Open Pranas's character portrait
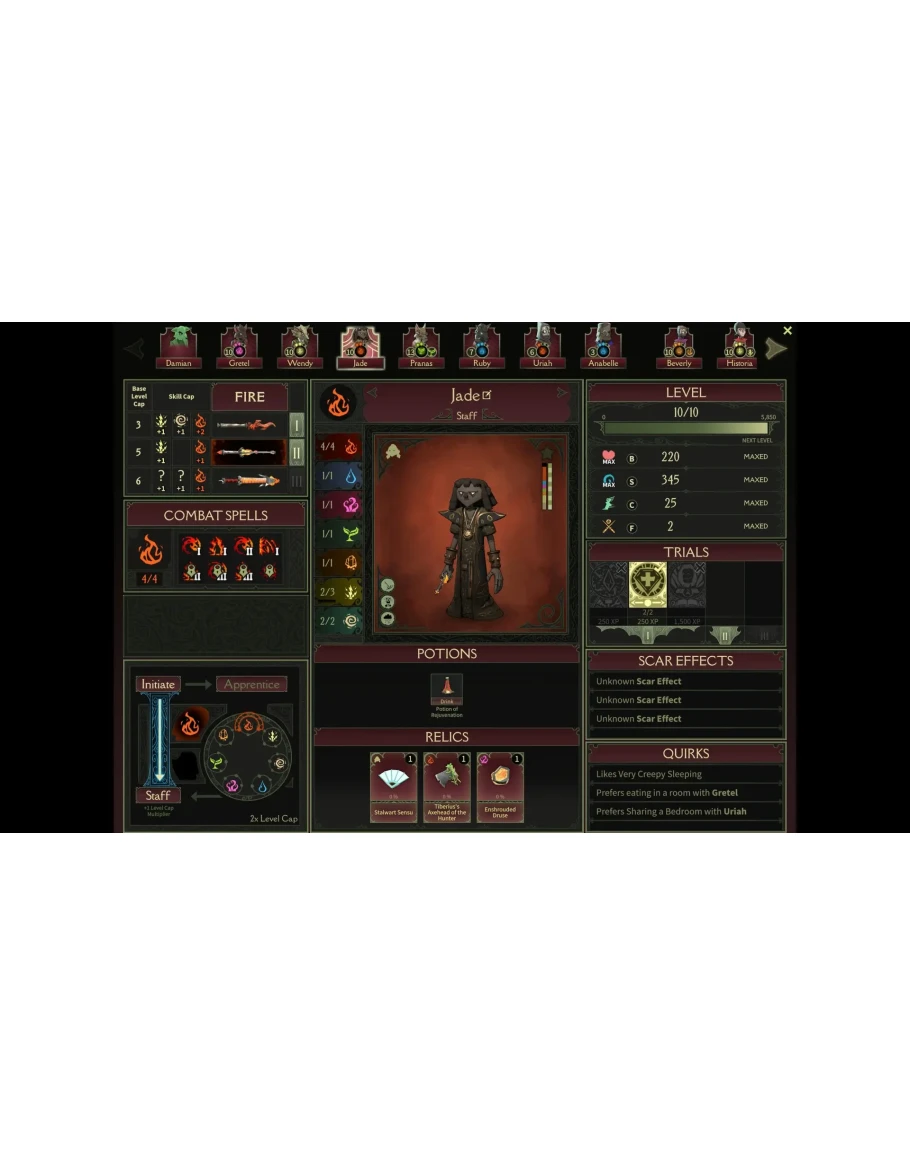910x1155 pixels. [421, 345]
